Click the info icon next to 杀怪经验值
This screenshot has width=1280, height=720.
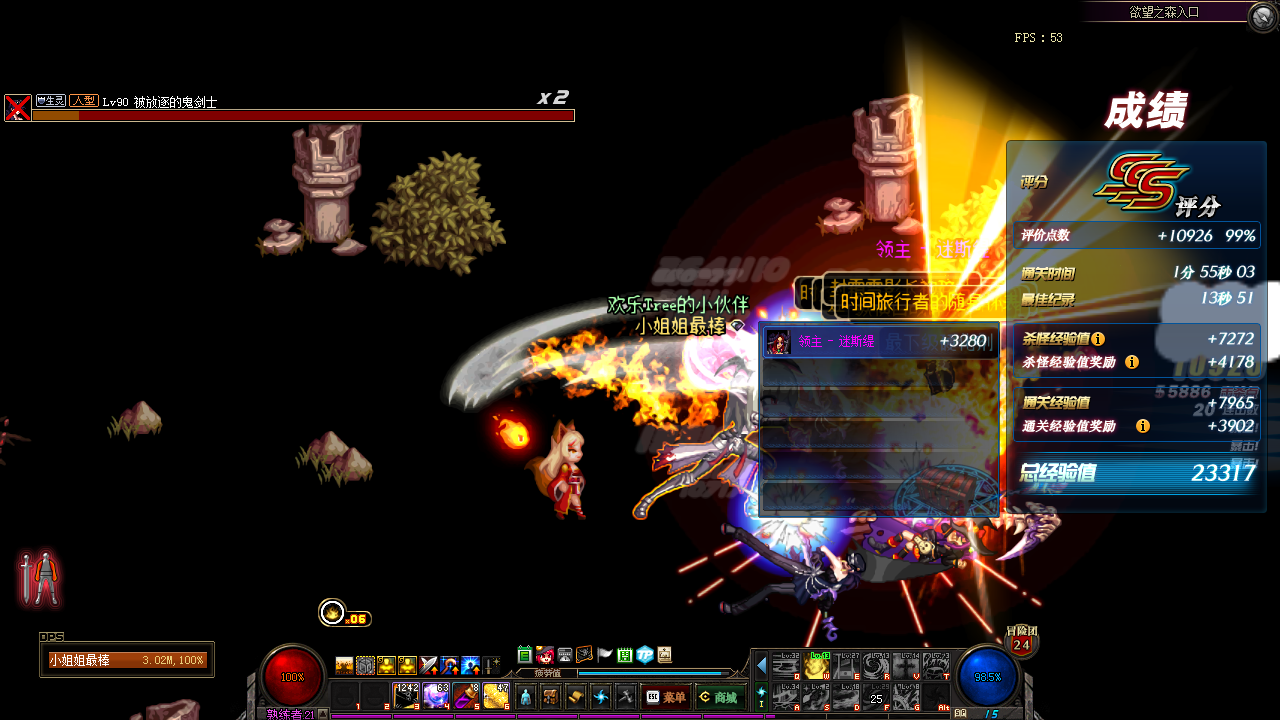tap(1098, 339)
